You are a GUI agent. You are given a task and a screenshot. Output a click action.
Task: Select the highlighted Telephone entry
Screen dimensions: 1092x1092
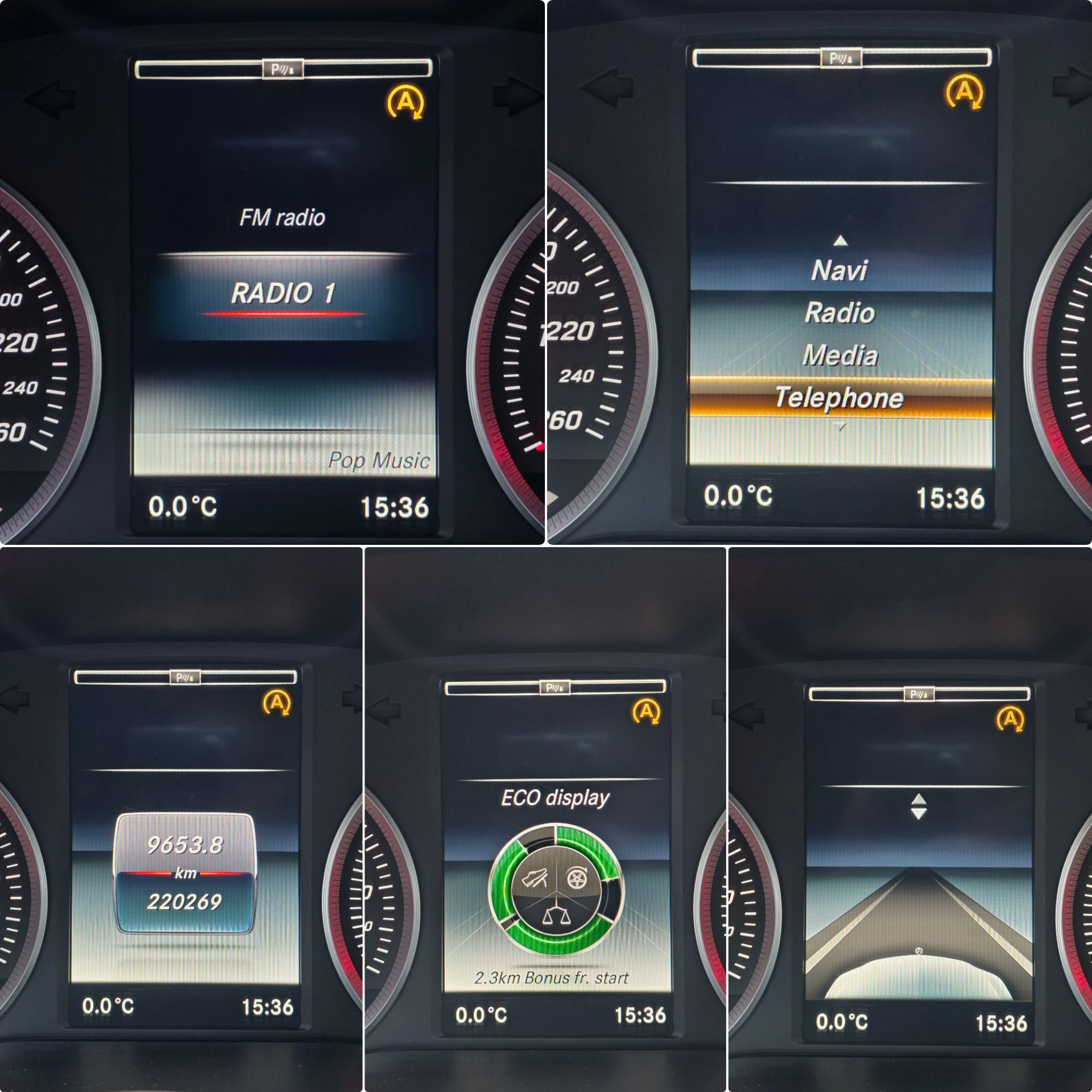pos(839,398)
